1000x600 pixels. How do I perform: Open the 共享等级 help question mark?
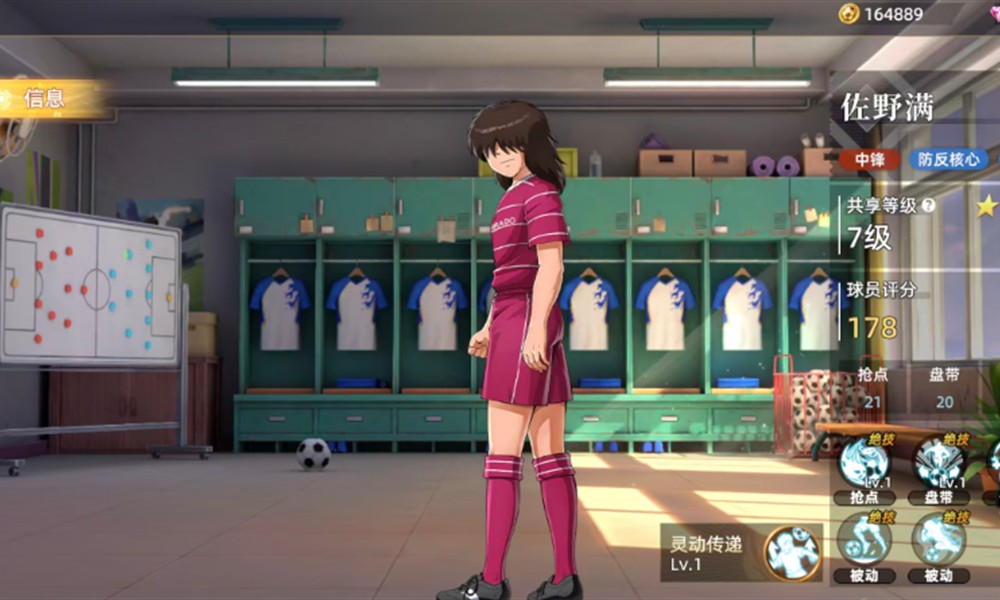click(x=929, y=206)
